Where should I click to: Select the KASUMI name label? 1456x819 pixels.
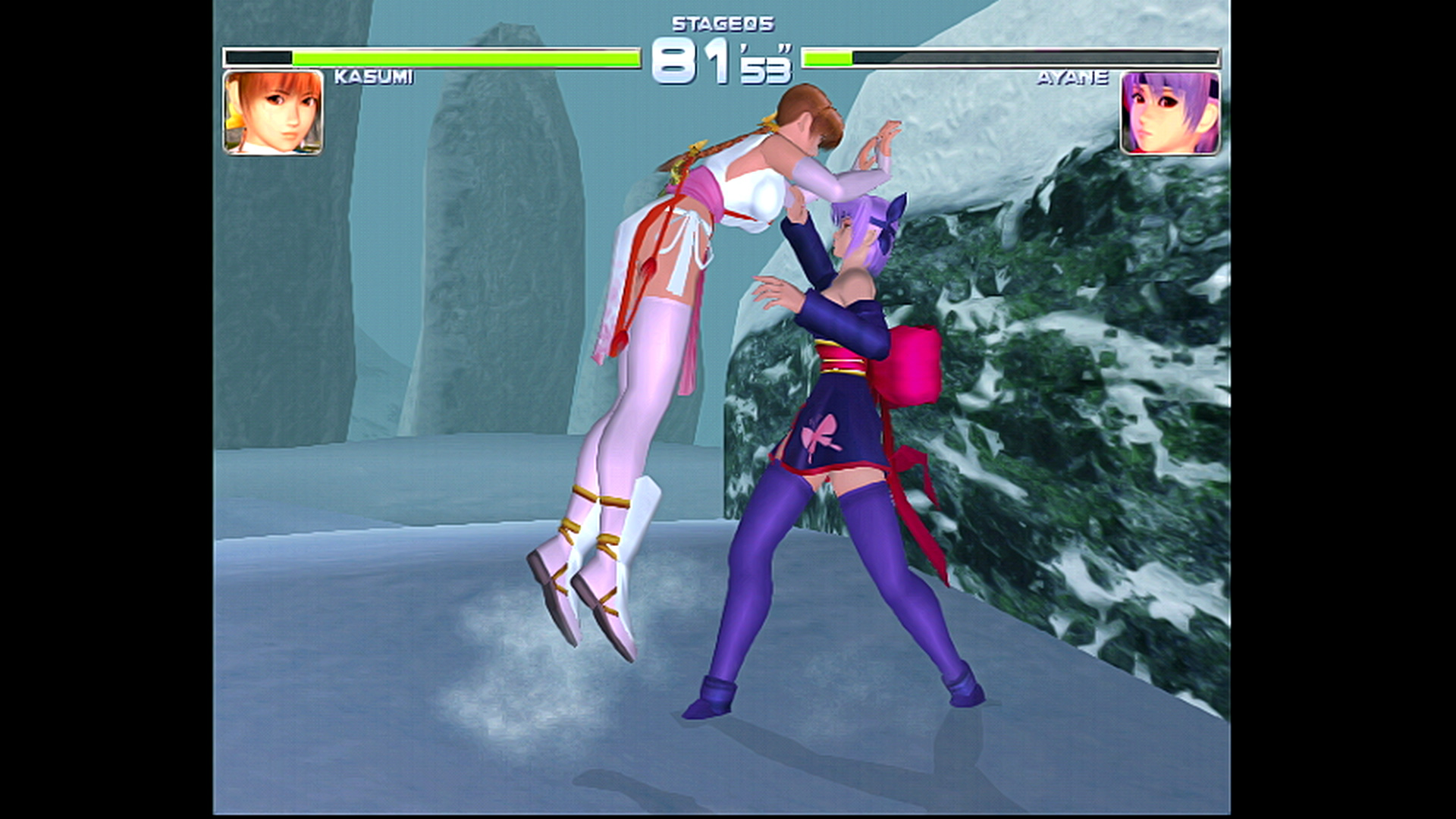pos(373,76)
